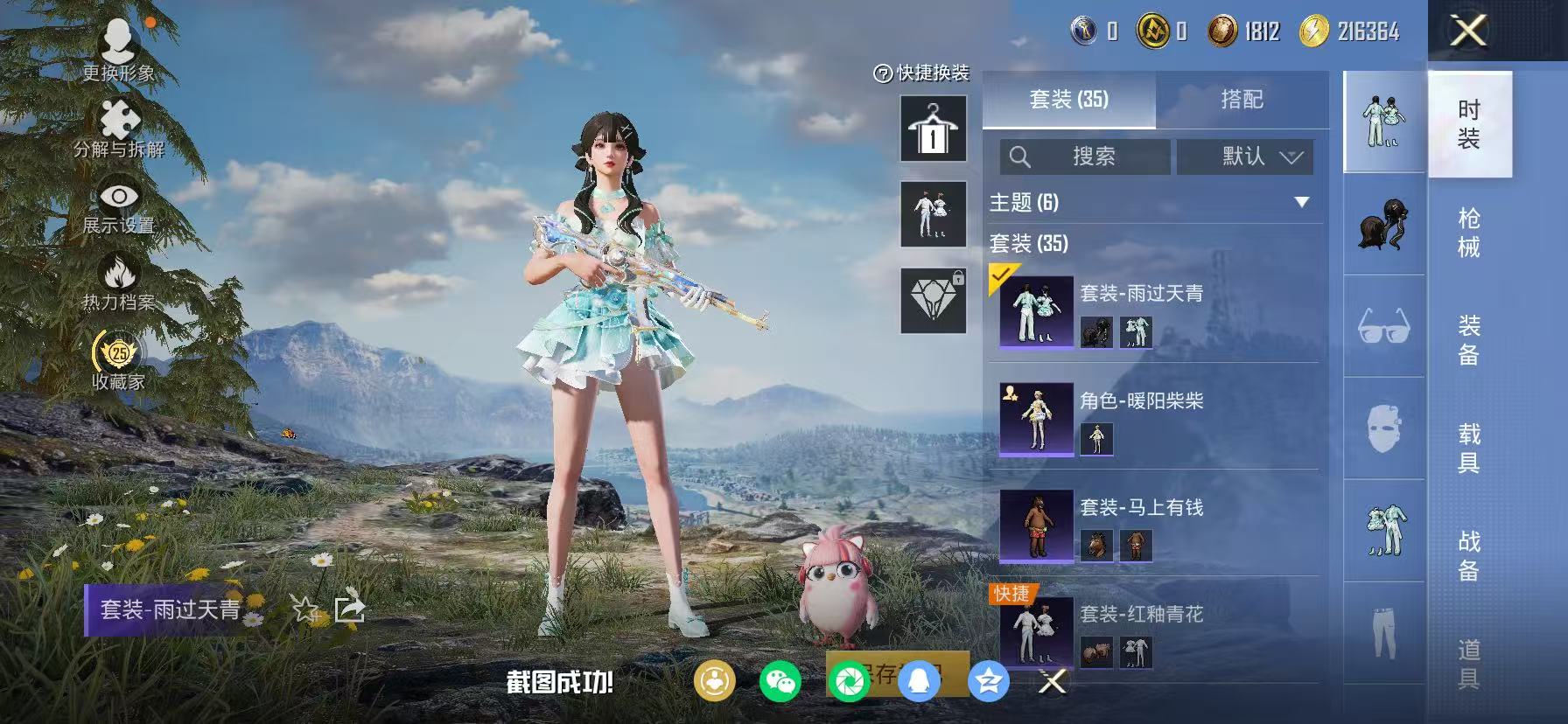This screenshot has width=1568, height=724.
Task: Select the hairstyle category icon
Action: coord(1383,225)
